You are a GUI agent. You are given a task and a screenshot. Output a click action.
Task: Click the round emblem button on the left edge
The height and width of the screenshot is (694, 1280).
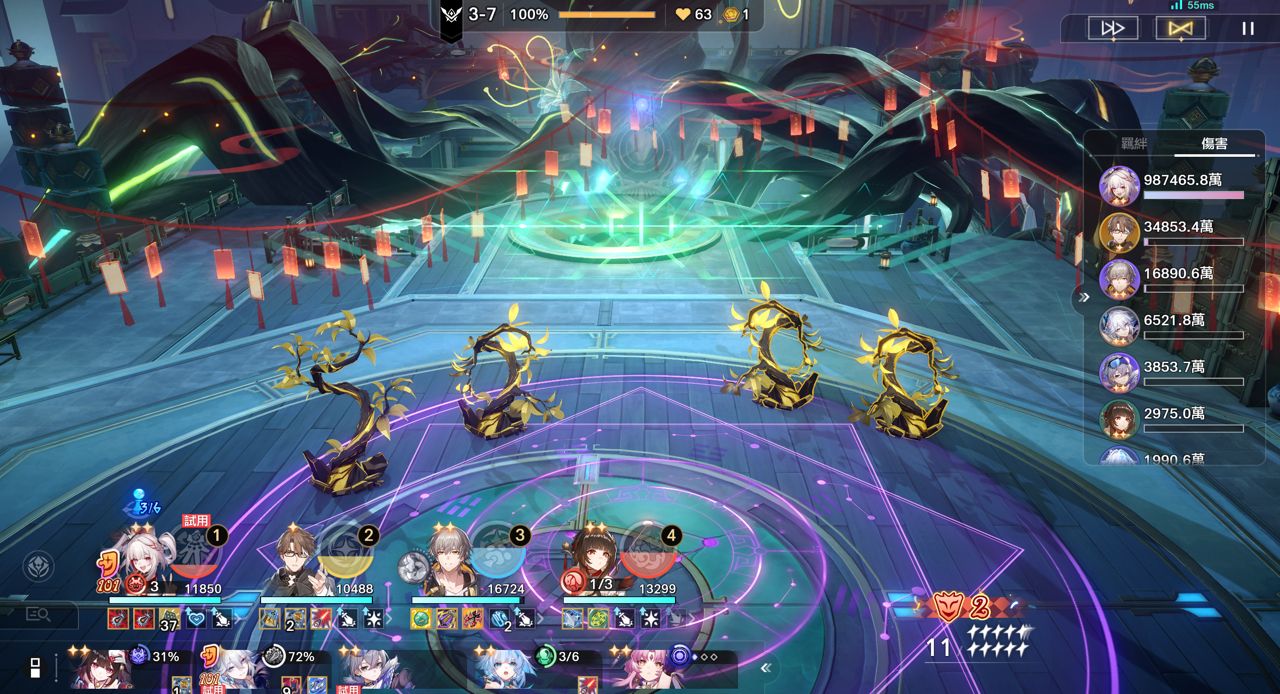pos(38,567)
